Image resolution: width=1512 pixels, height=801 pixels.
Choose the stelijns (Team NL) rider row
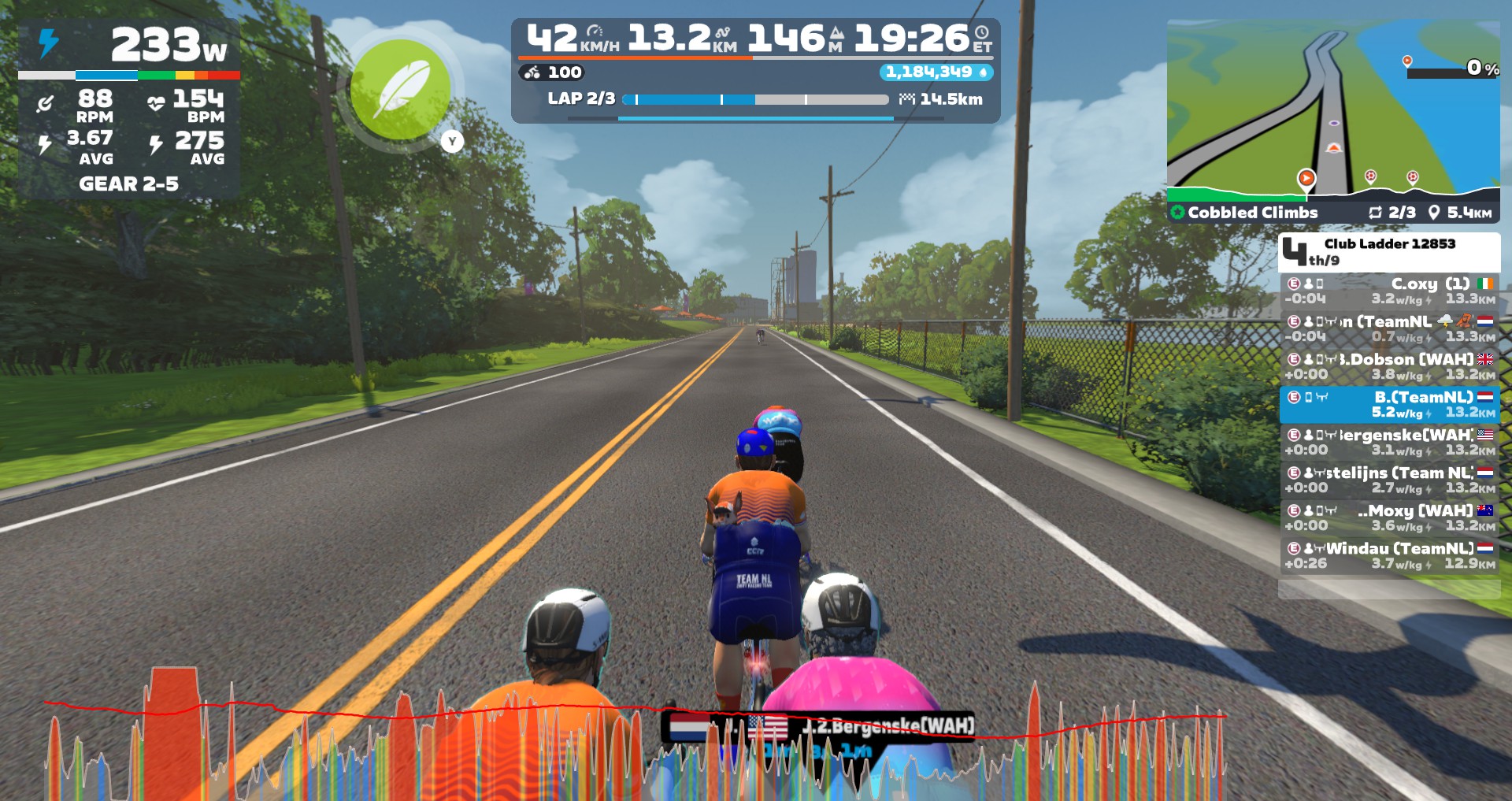pos(1389,480)
